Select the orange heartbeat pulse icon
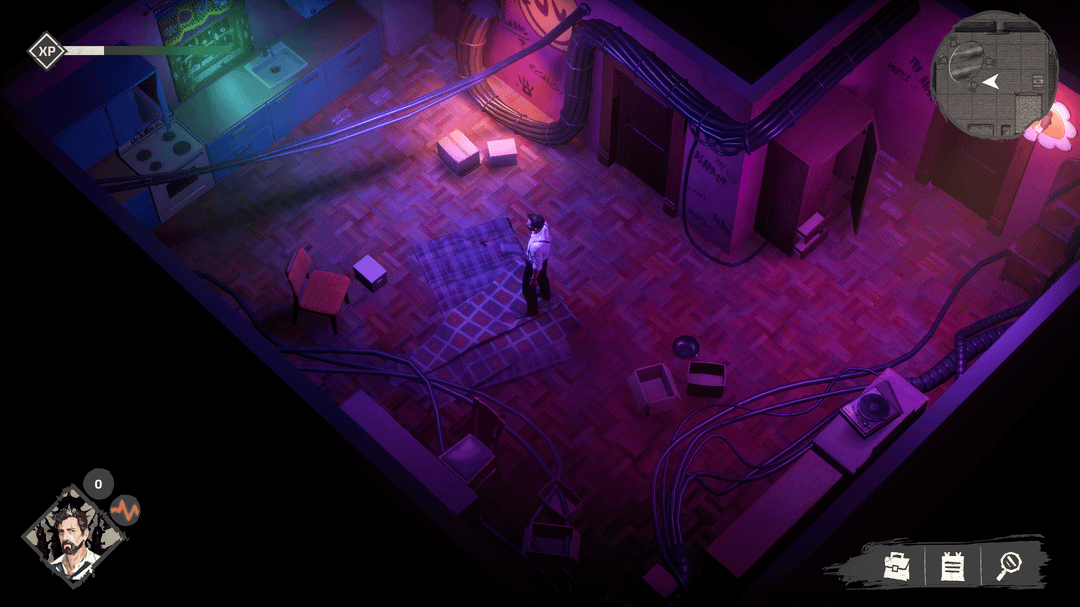 [x=125, y=511]
